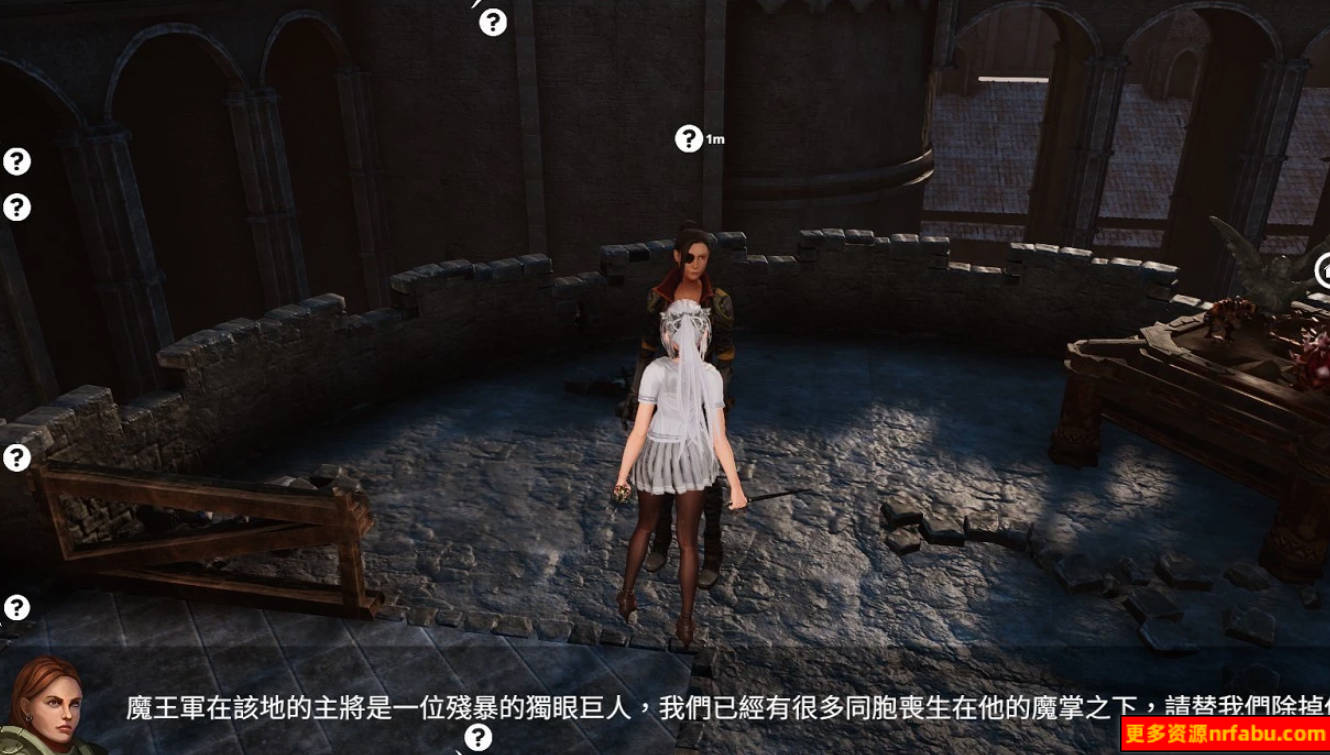Click the question marker near the broken left railing
Viewport: 1330px width, 755px height.
pyautogui.click(x=15, y=458)
